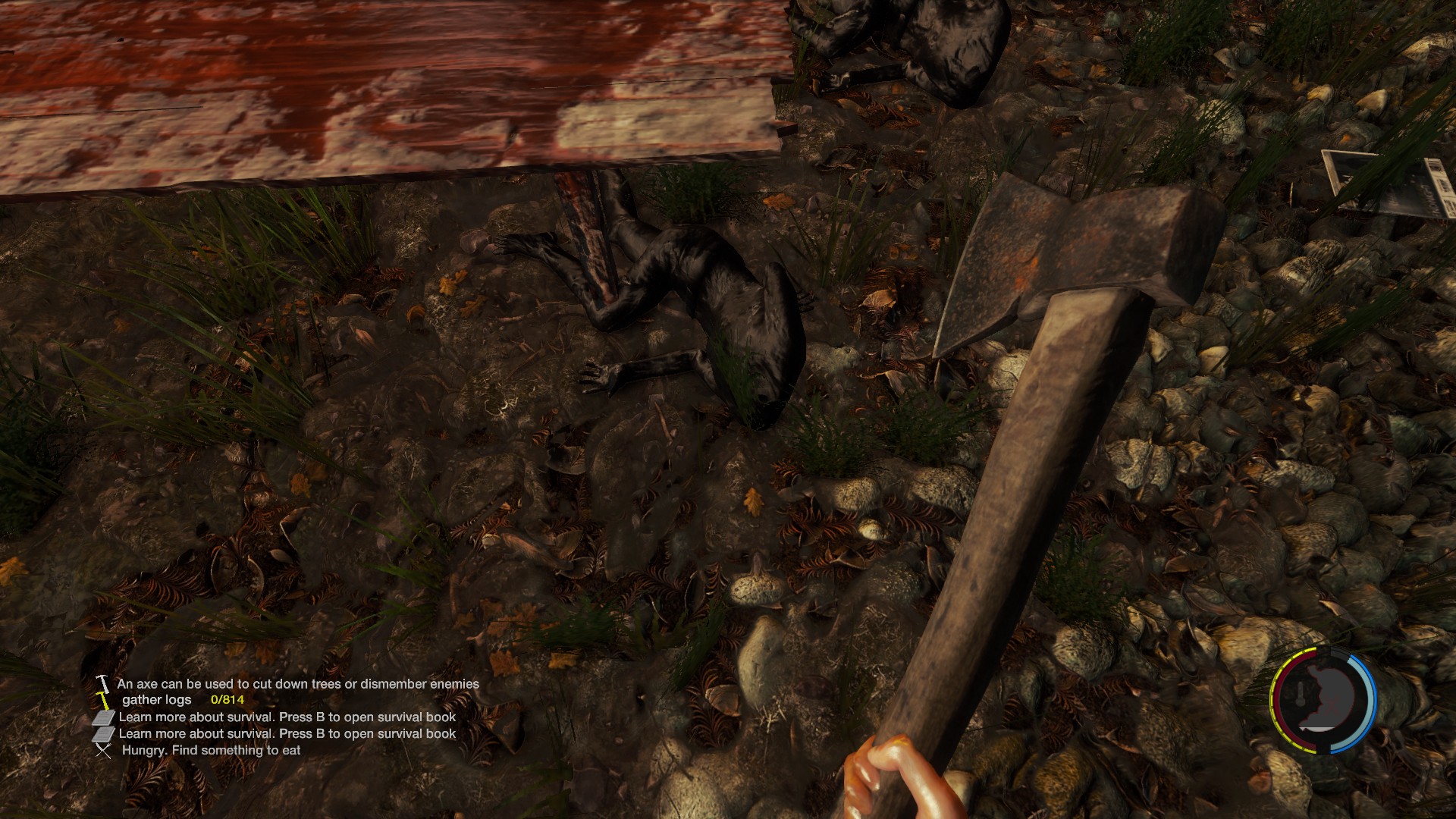The width and height of the screenshot is (1456, 819).
Task: Click the axe hint icon
Action: [102, 684]
